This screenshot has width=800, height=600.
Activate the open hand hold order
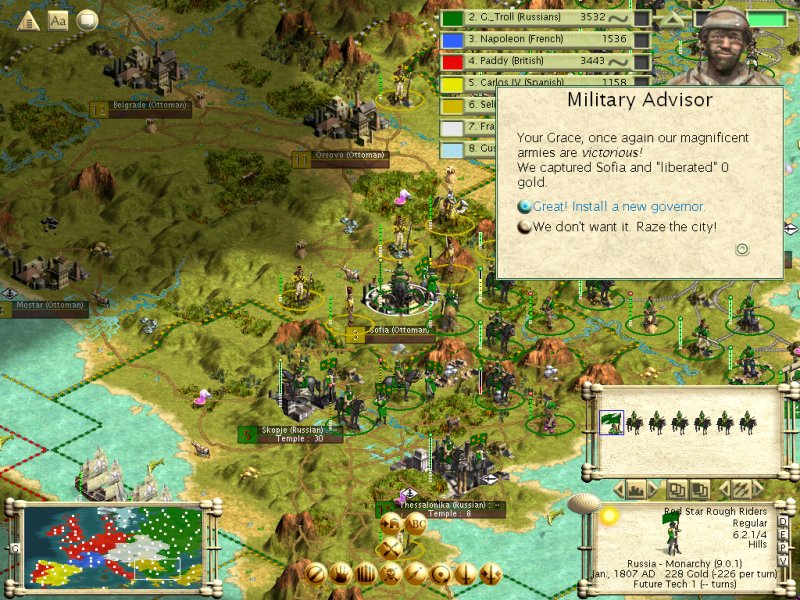pyautogui.click(x=341, y=574)
